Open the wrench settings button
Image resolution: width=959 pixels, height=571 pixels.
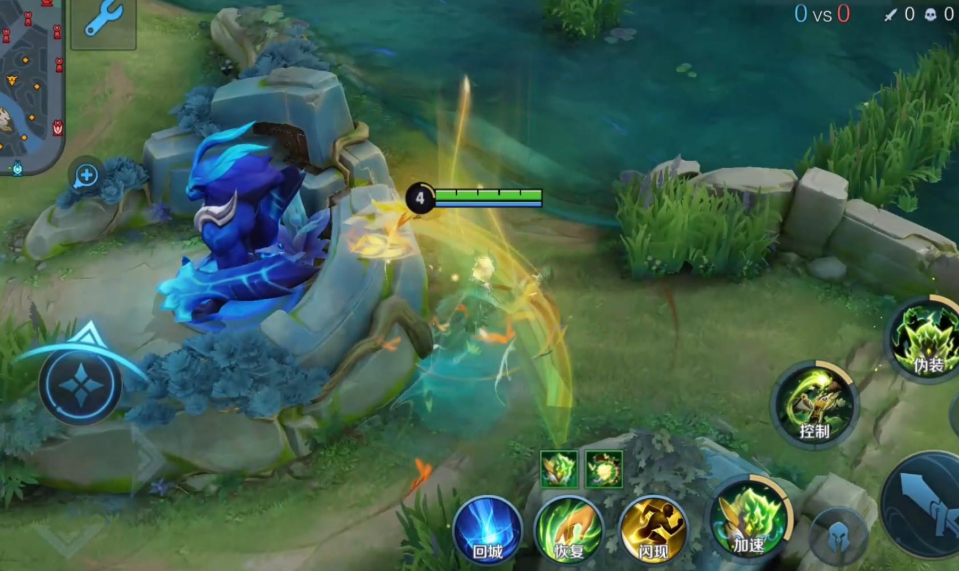103,20
